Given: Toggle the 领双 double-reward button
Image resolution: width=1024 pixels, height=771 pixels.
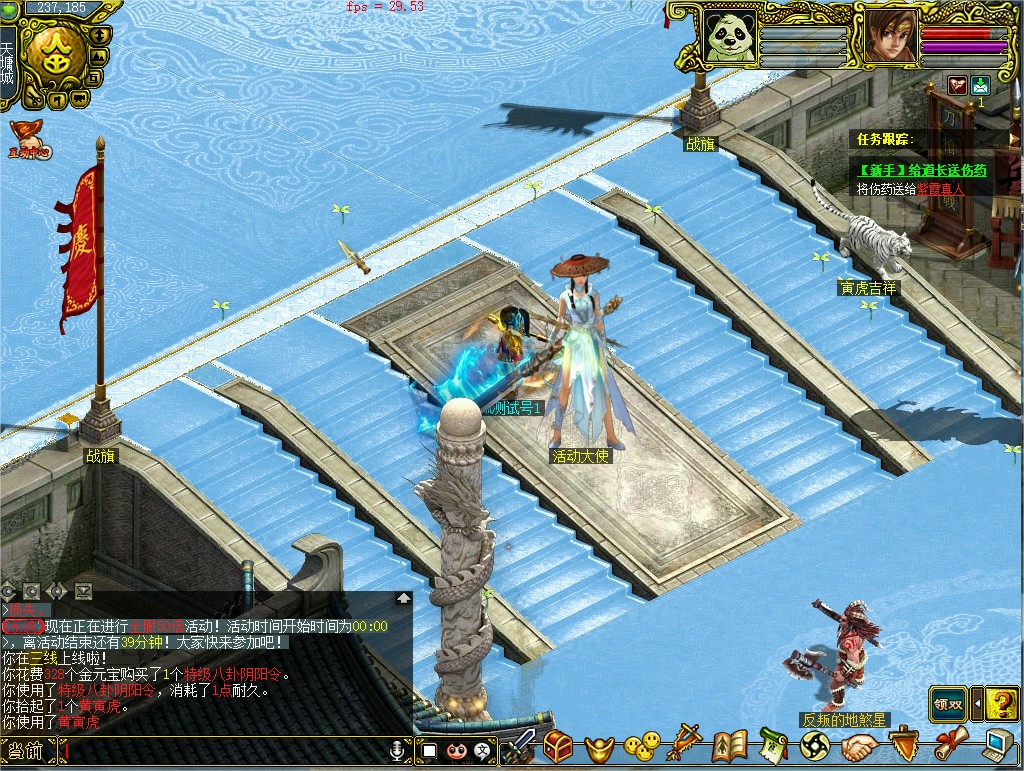Looking at the screenshot, I should [x=948, y=704].
